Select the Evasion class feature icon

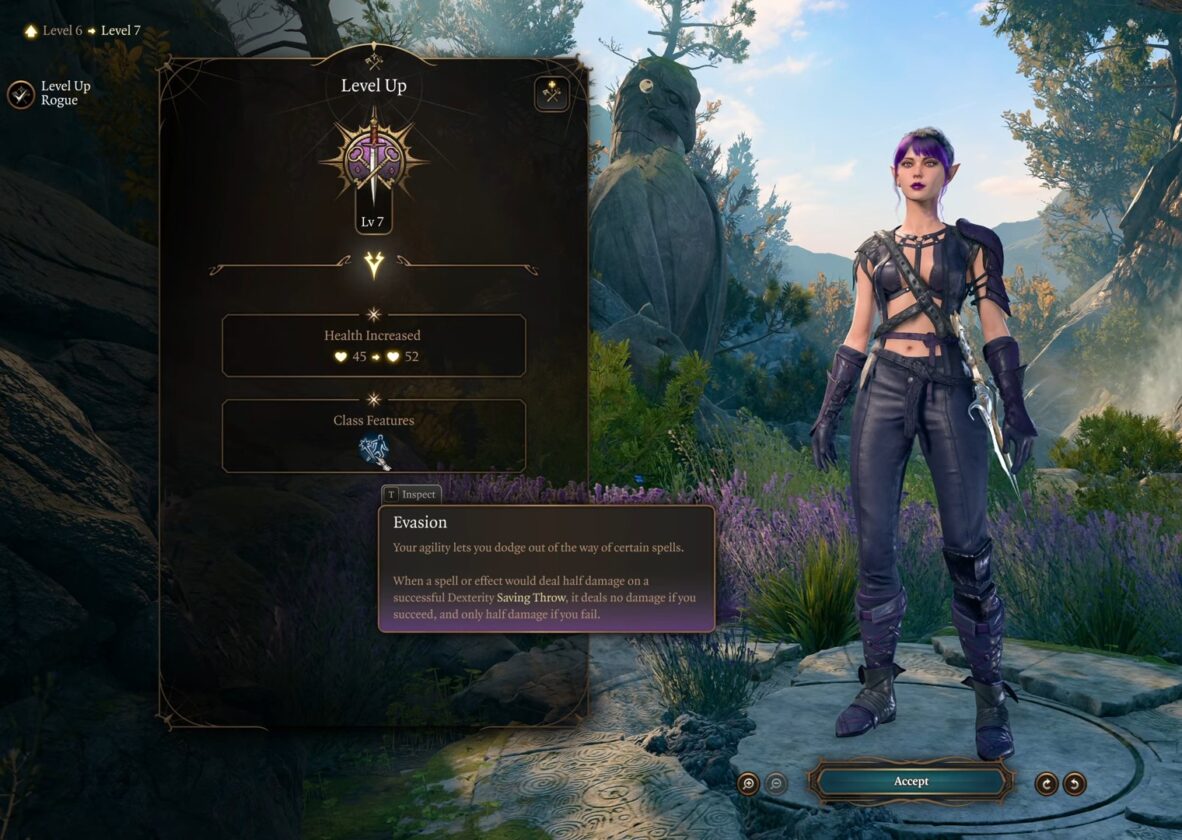[374, 452]
